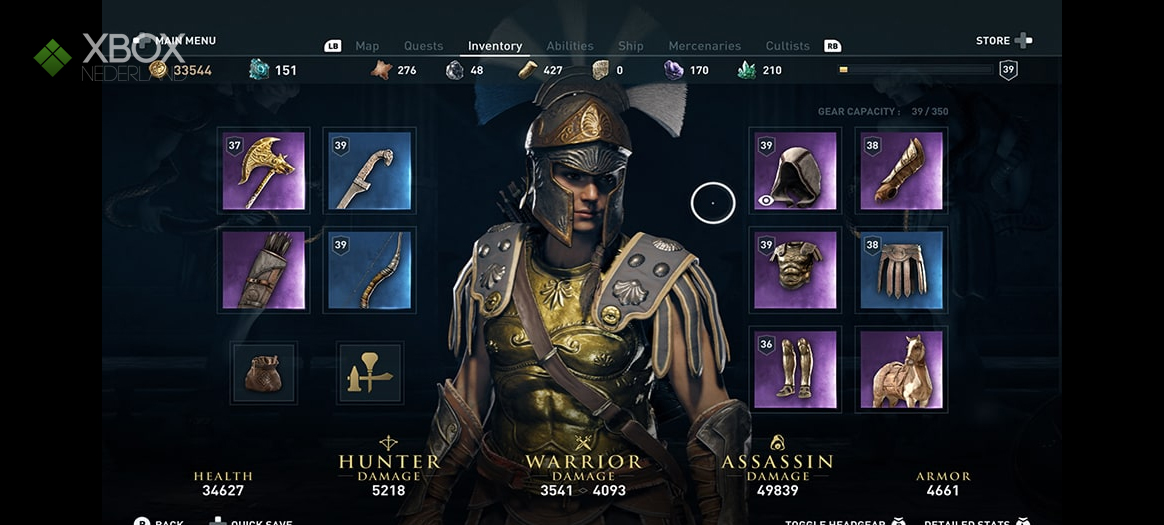Open the Ship tab
Screen dimensions: 1164x525
pyautogui.click(x=631, y=46)
